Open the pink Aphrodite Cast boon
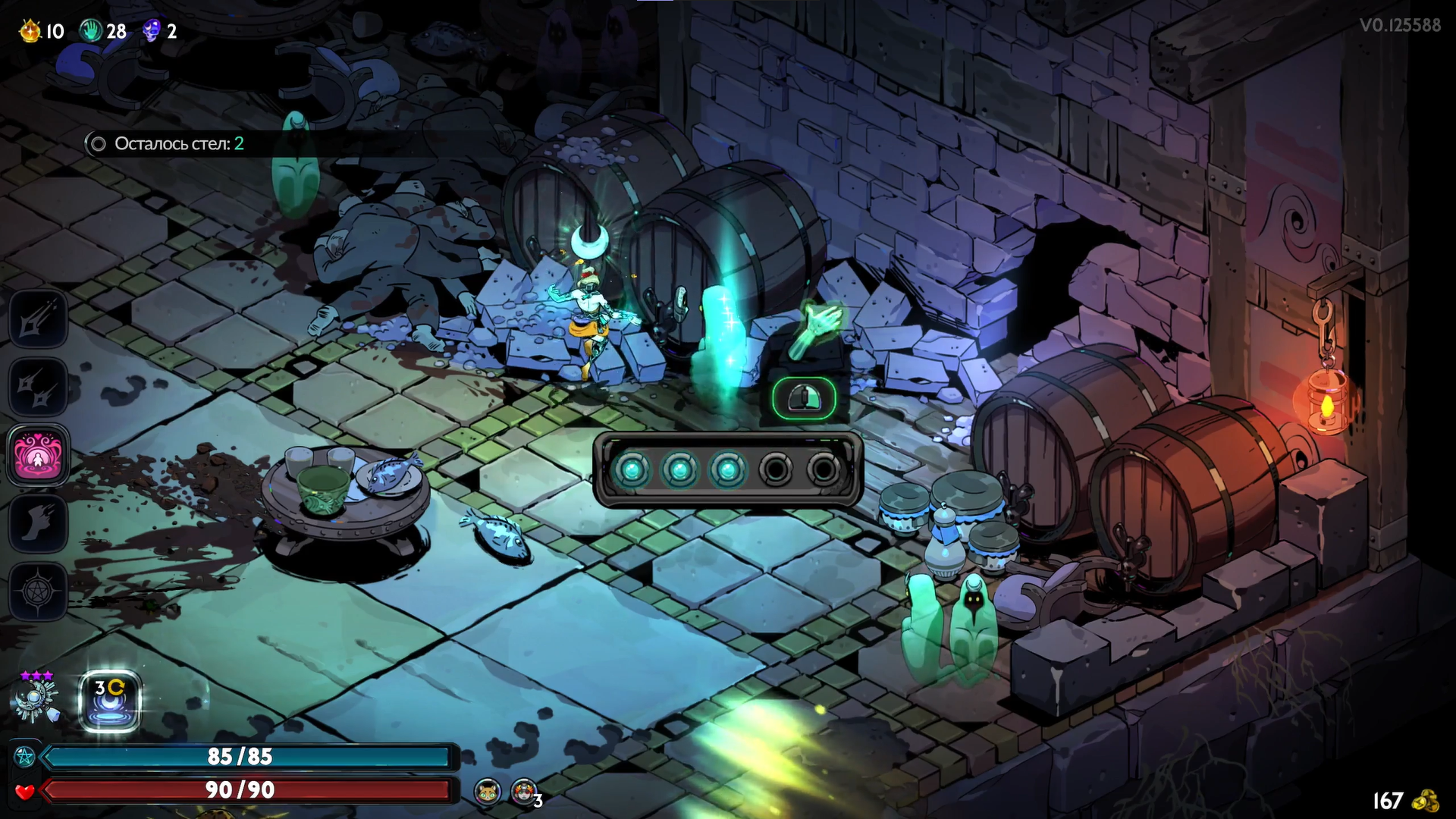The height and width of the screenshot is (819, 1456). (x=38, y=455)
